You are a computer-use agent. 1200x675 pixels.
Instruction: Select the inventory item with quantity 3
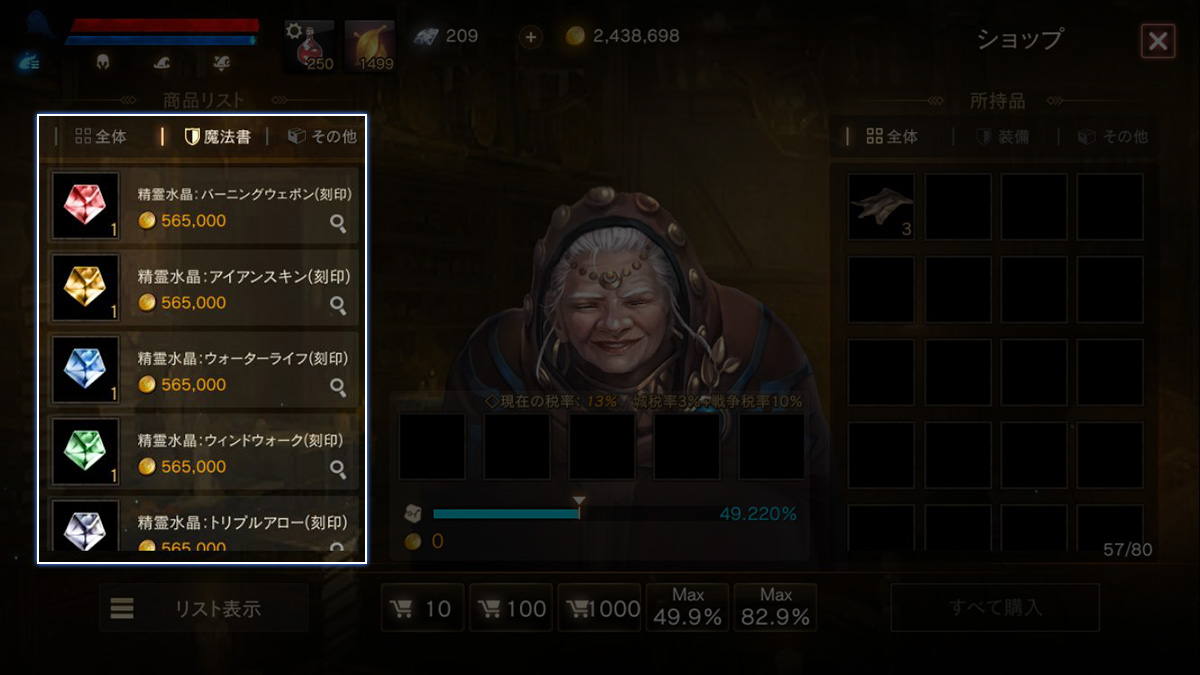tap(881, 206)
